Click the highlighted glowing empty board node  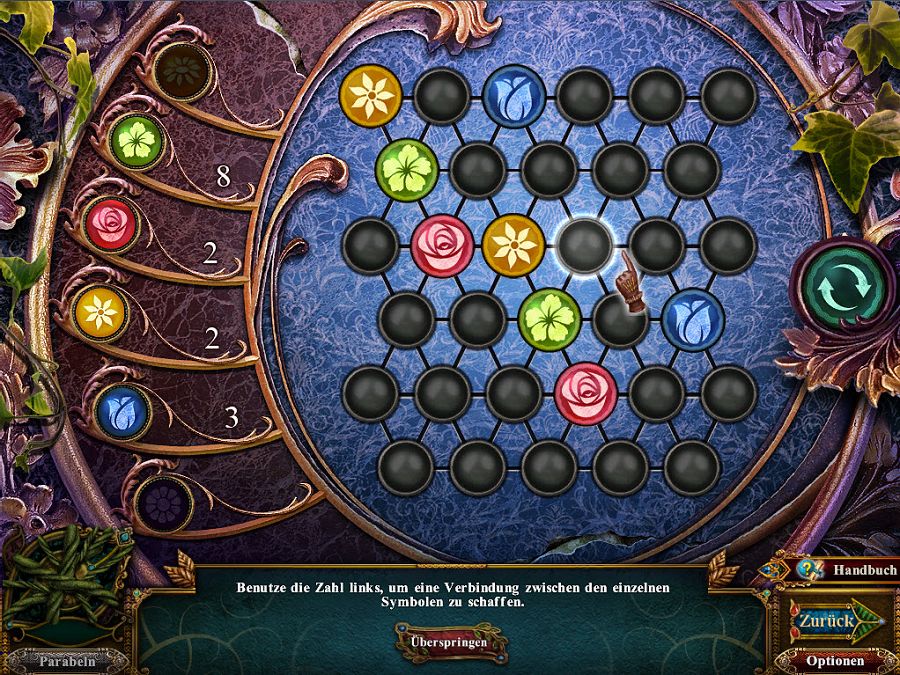585,245
